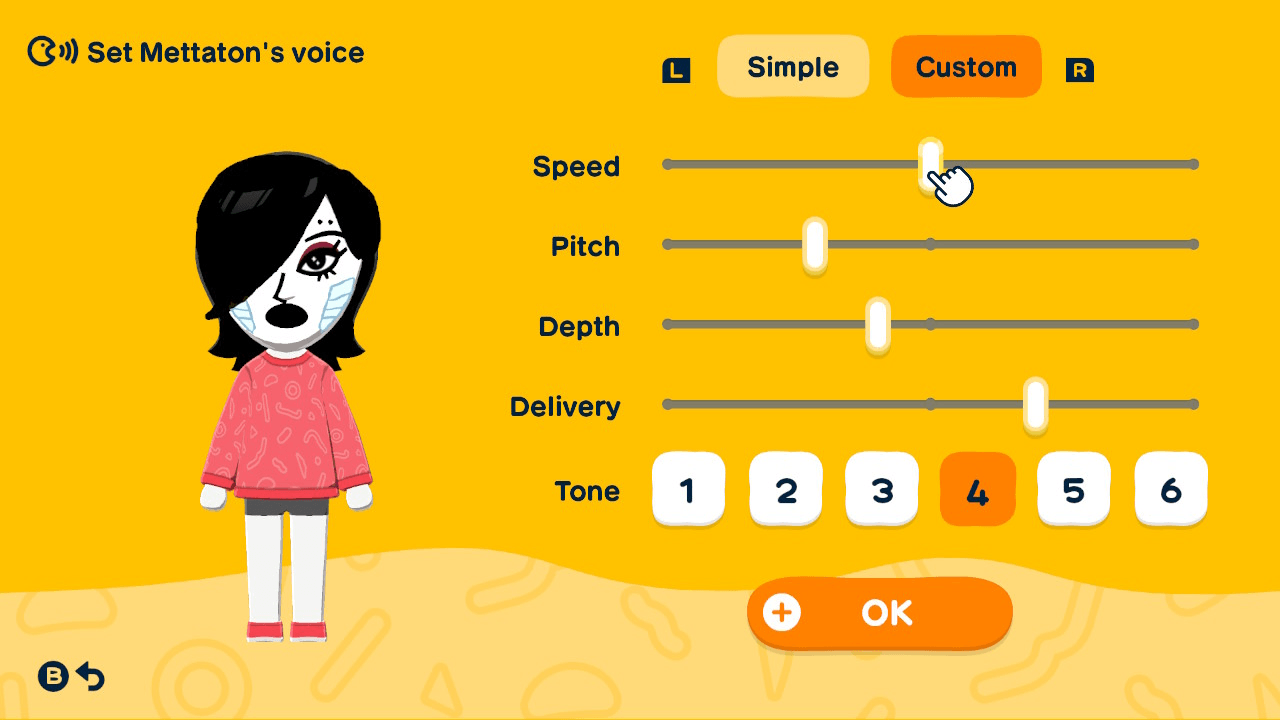
Task: Select Tone 6
Action: [x=1171, y=489]
